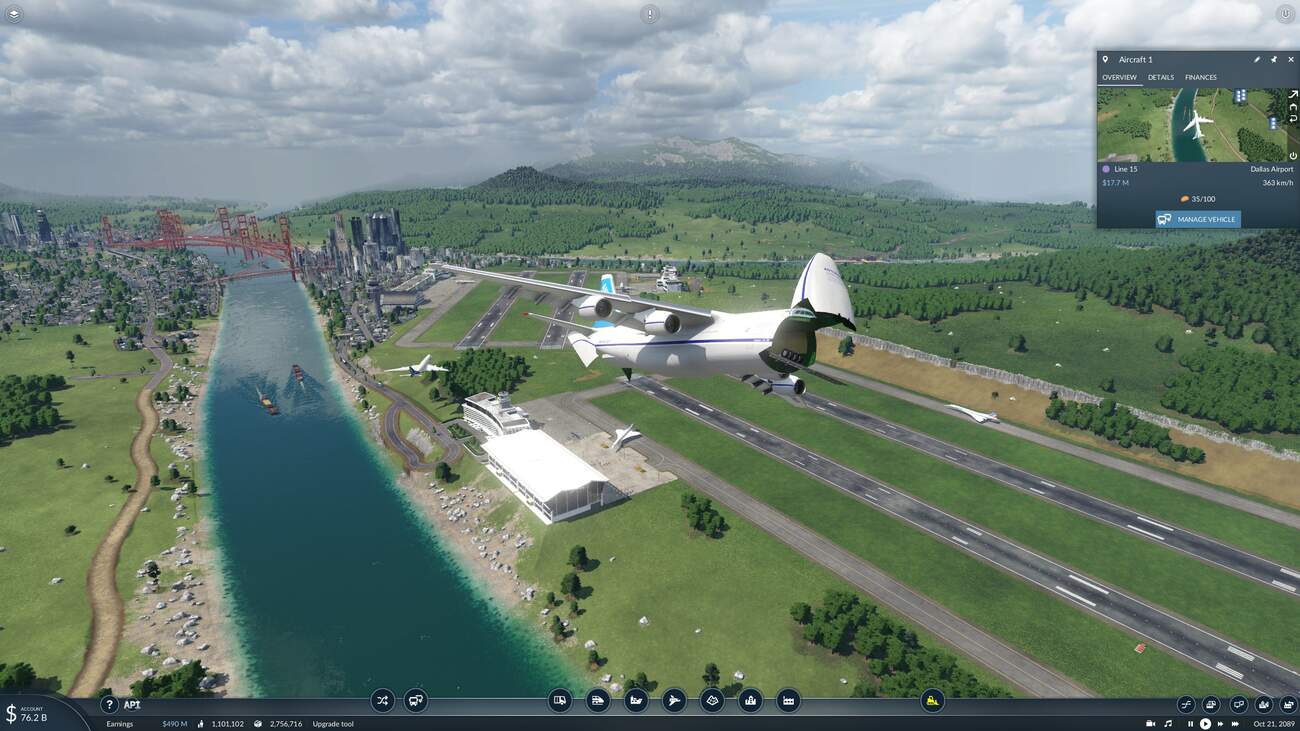This screenshot has height=731, width=1300.
Task: Select the yellow bulldozer tool
Action: coord(932,701)
